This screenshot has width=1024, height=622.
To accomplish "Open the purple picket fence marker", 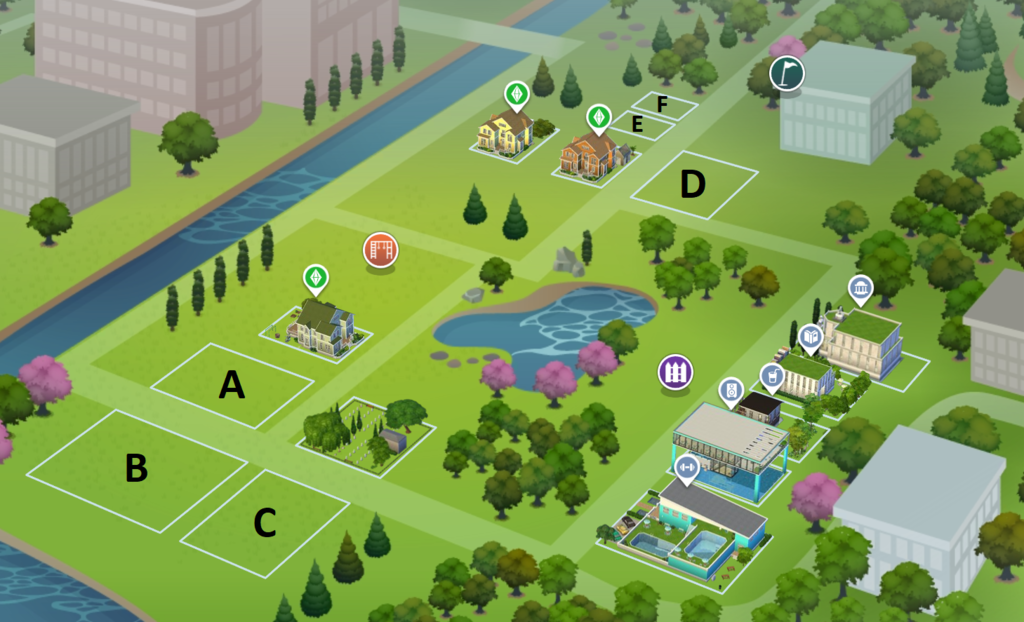I will click(x=675, y=372).
